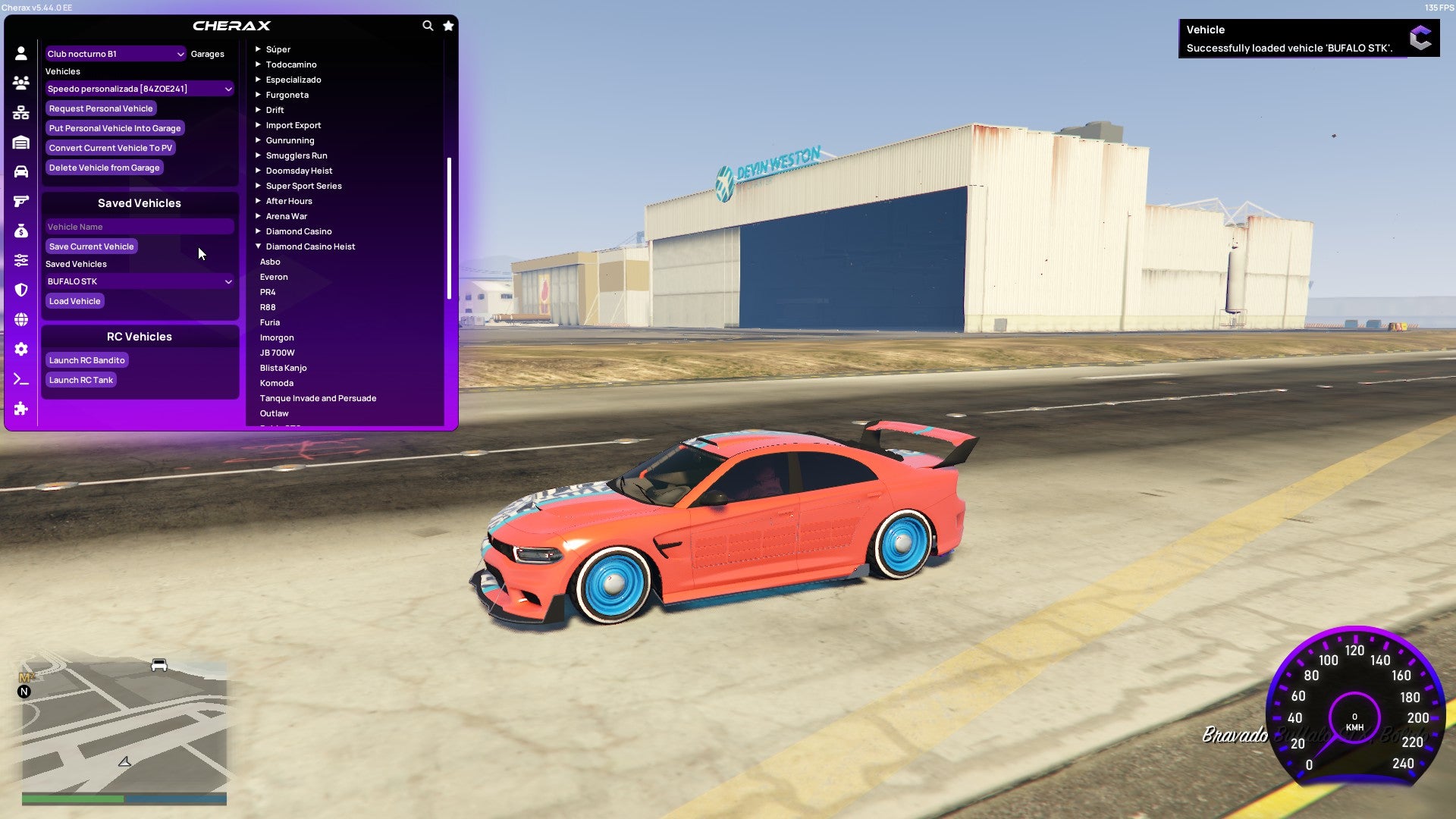Click the search magnifier in the header
The height and width of the screenshot is (819, 1456).
(x=427, y=24)
